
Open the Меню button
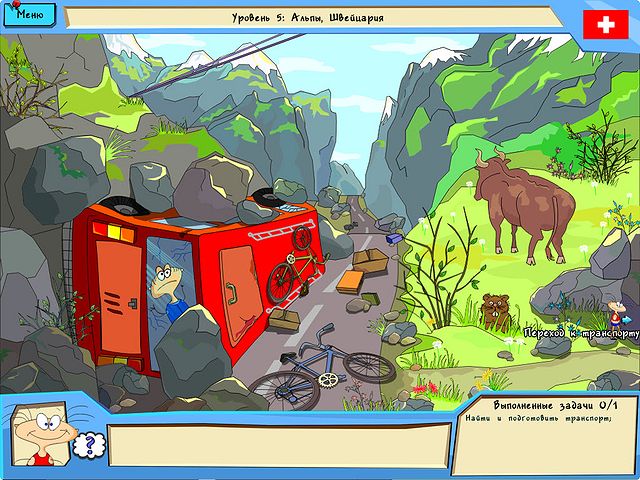(x=31, y=15)
